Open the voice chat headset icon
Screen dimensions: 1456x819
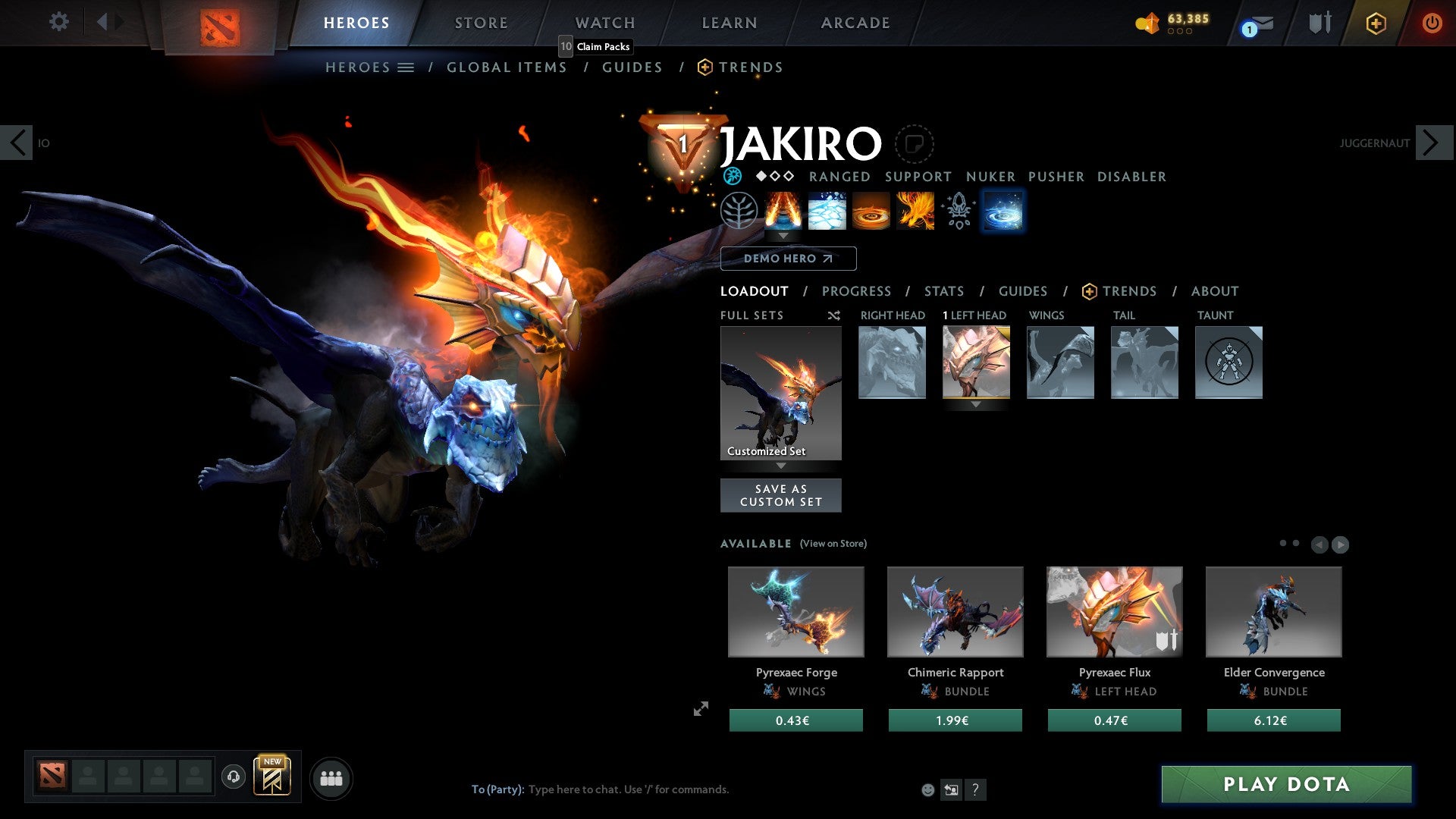point(233,777)
